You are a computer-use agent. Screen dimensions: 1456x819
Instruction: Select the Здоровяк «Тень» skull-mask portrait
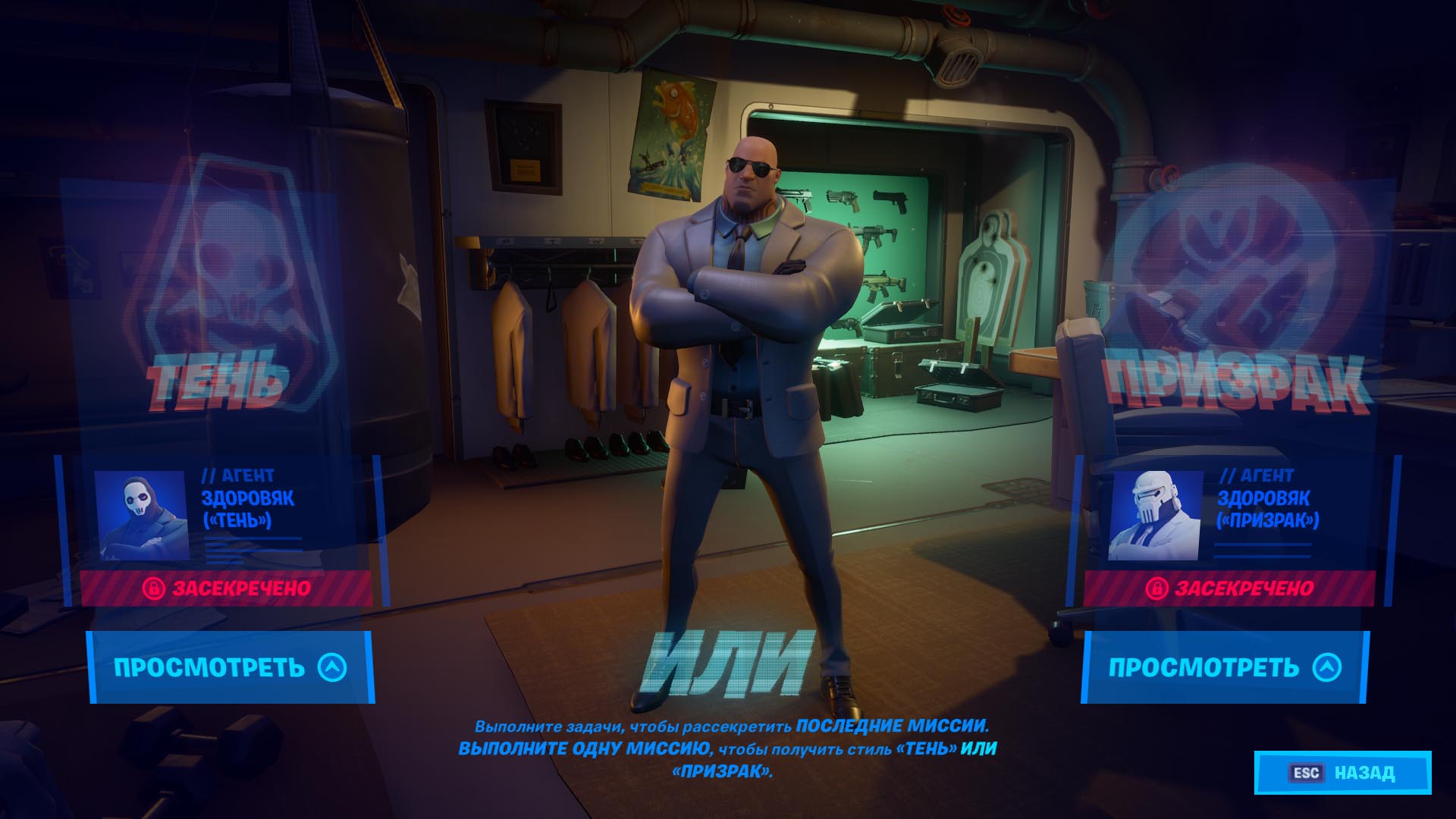(x=141, y=516)
